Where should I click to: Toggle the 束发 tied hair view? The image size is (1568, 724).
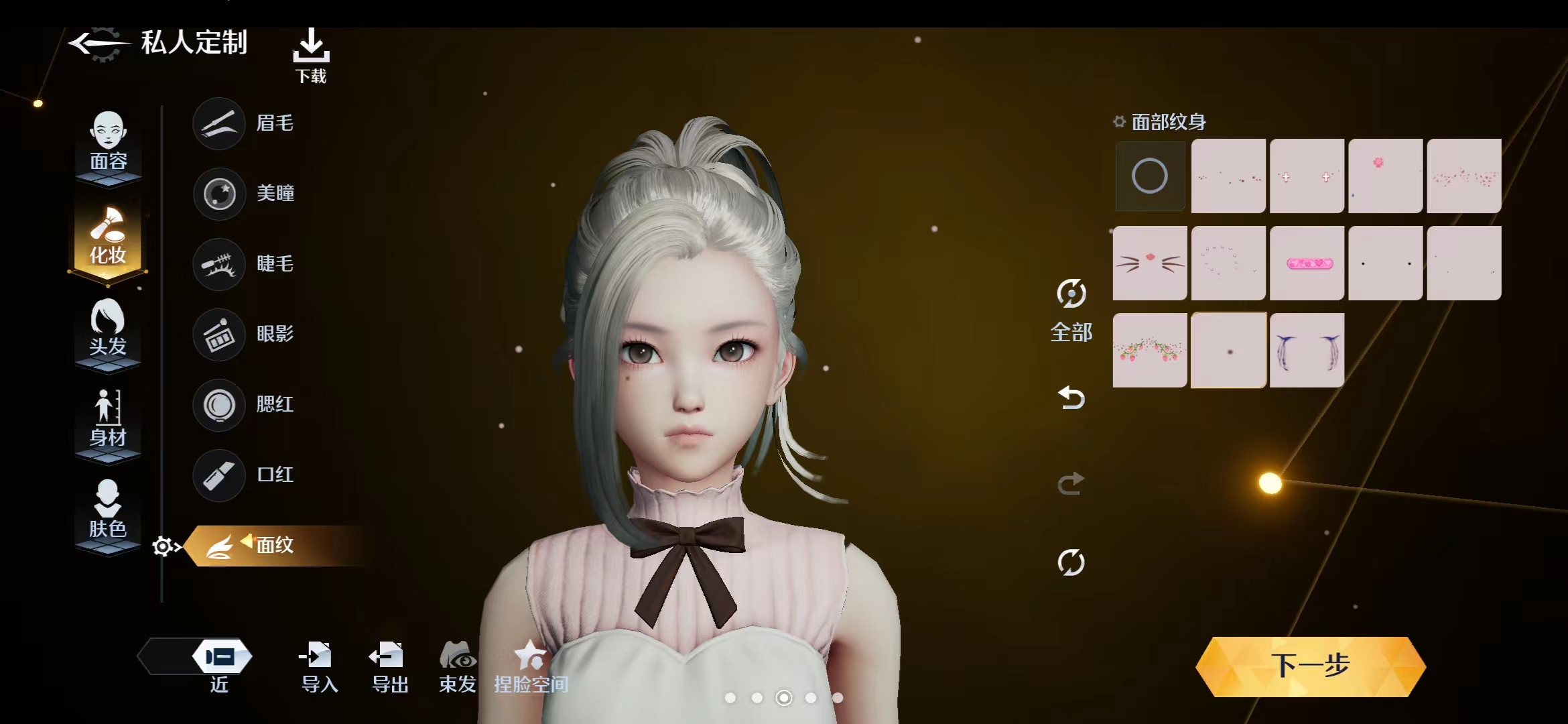point(458,666)
